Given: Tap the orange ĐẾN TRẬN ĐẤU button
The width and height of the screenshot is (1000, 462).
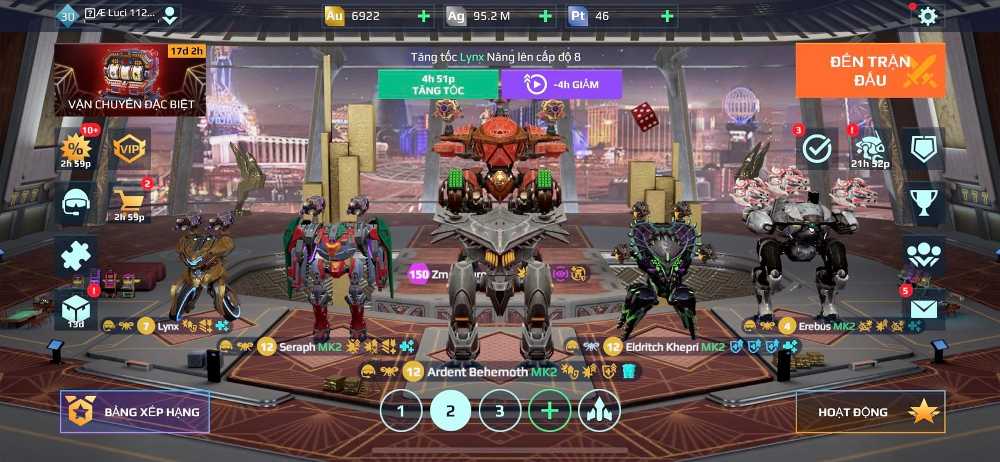Looking at the screenshot, I should pyautogui.click(x=870, y=70).
